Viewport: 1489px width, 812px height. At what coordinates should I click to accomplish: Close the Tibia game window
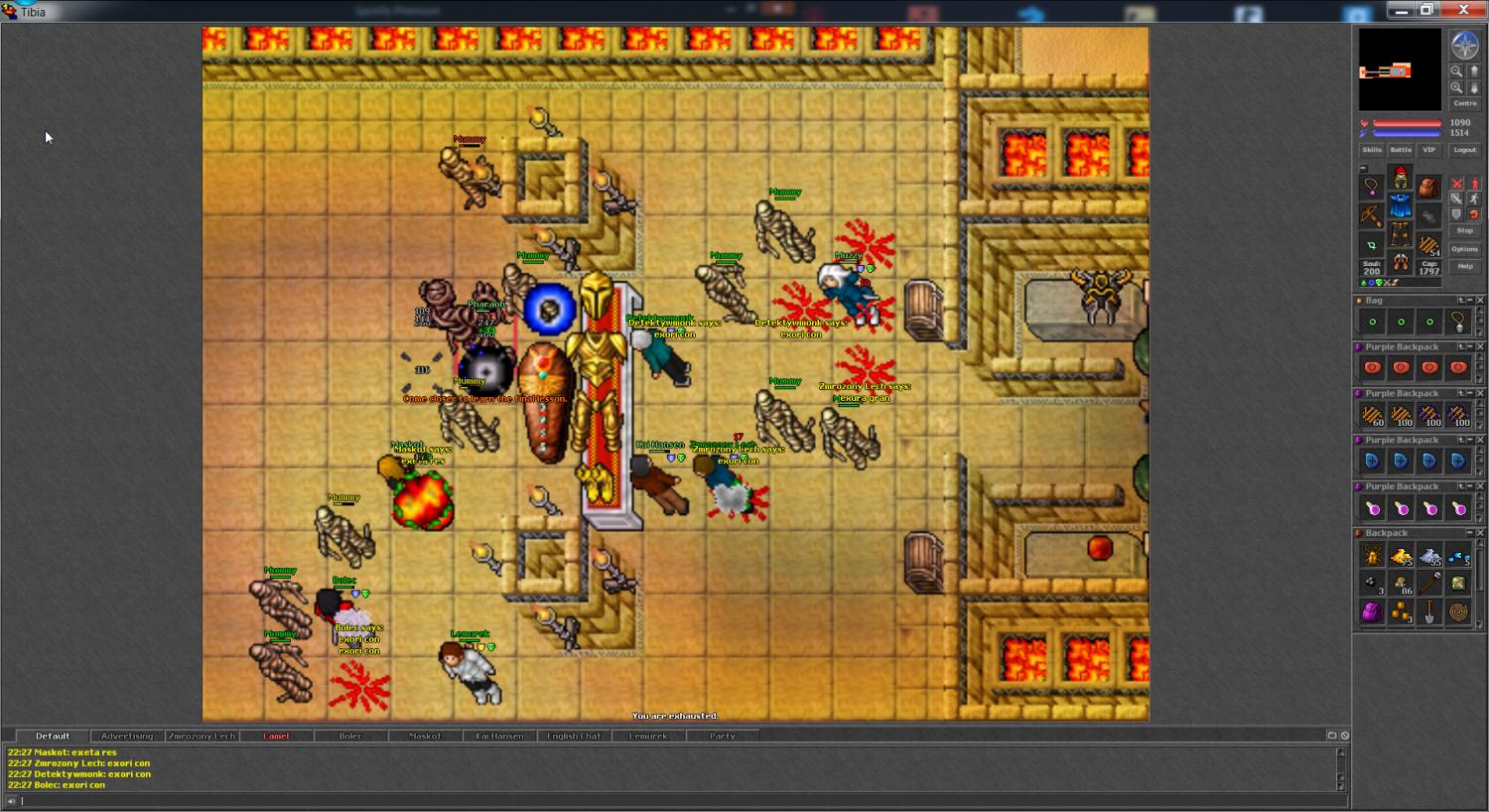[1463, 10]
